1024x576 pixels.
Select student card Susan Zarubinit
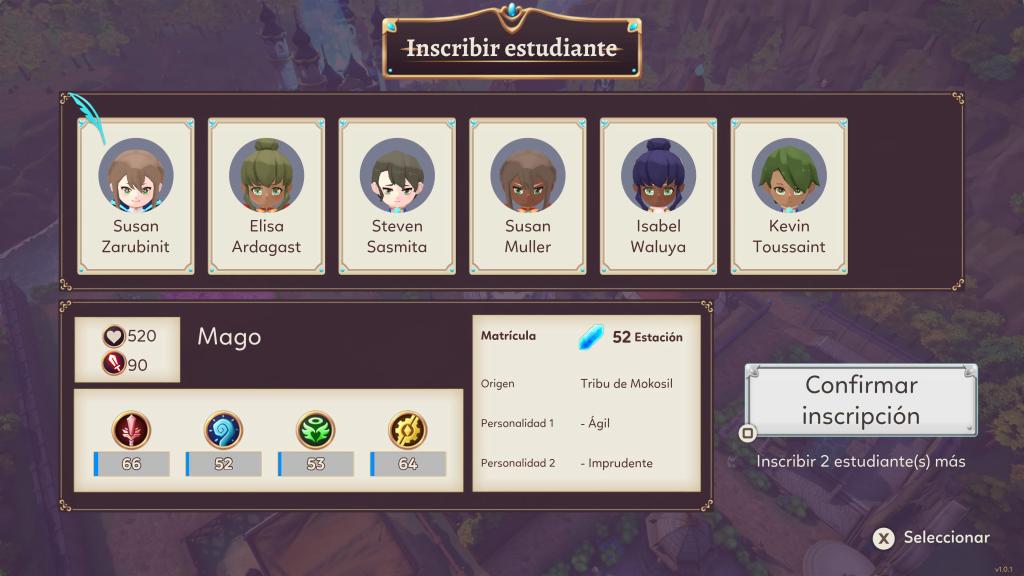[136, 196]
